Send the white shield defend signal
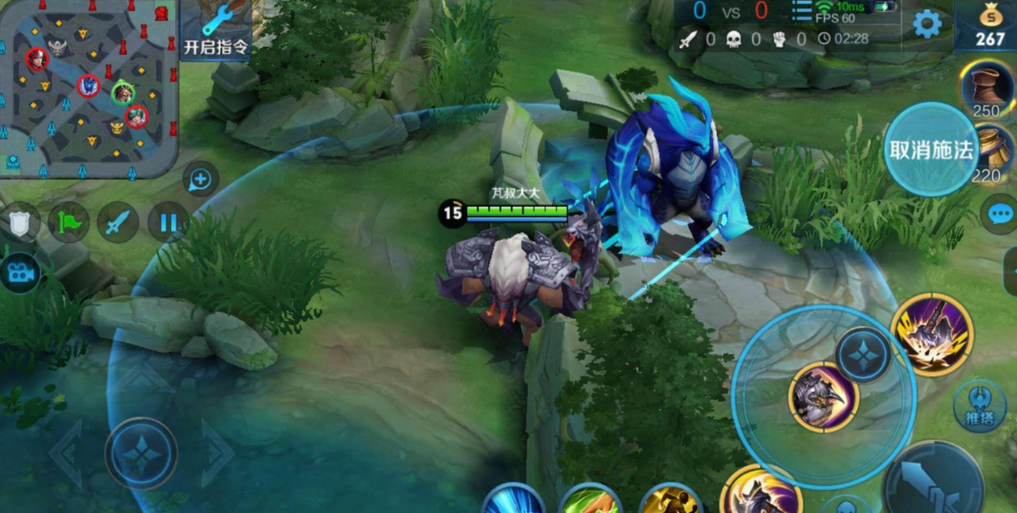Viewport: 1017px width, 513px height. pos(21,223)
